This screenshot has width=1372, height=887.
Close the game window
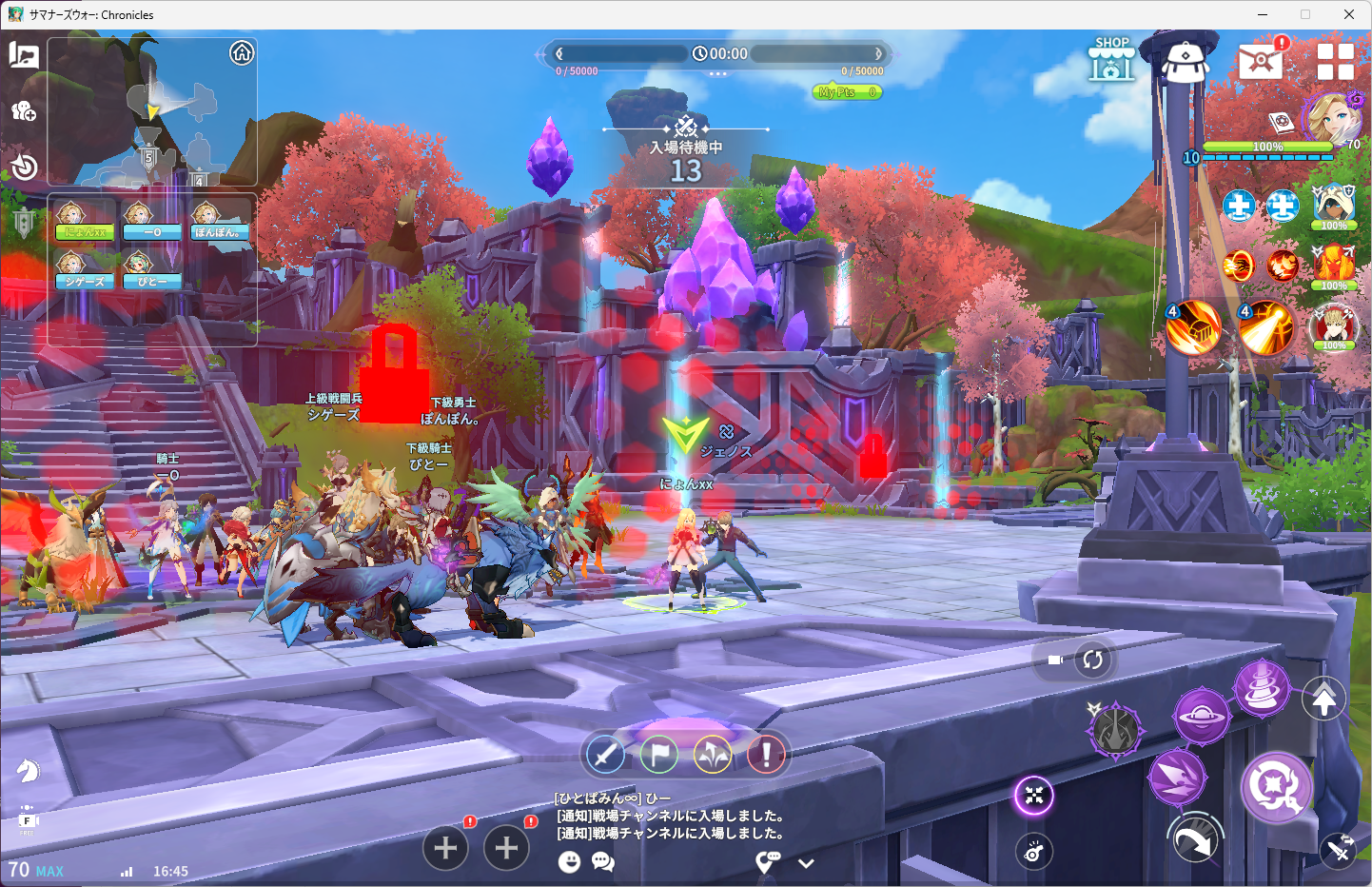tap(1348, 14)
